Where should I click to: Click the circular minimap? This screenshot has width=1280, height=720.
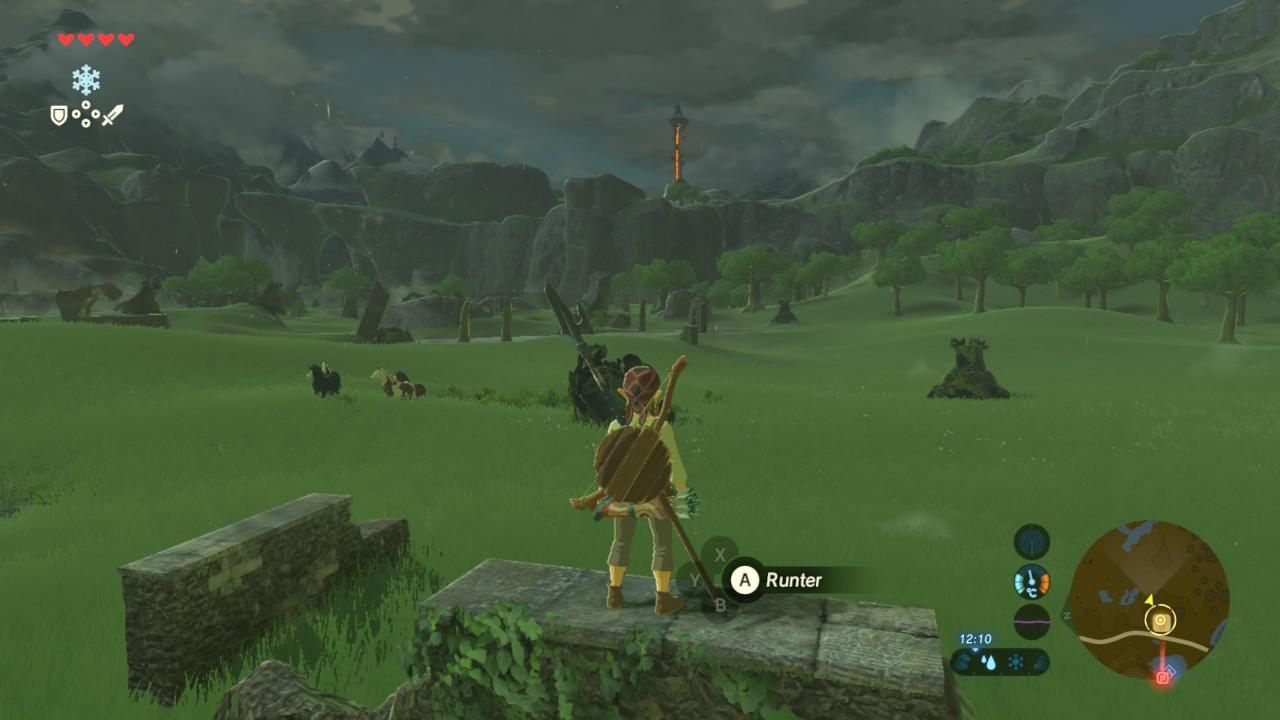(1149, 599)
